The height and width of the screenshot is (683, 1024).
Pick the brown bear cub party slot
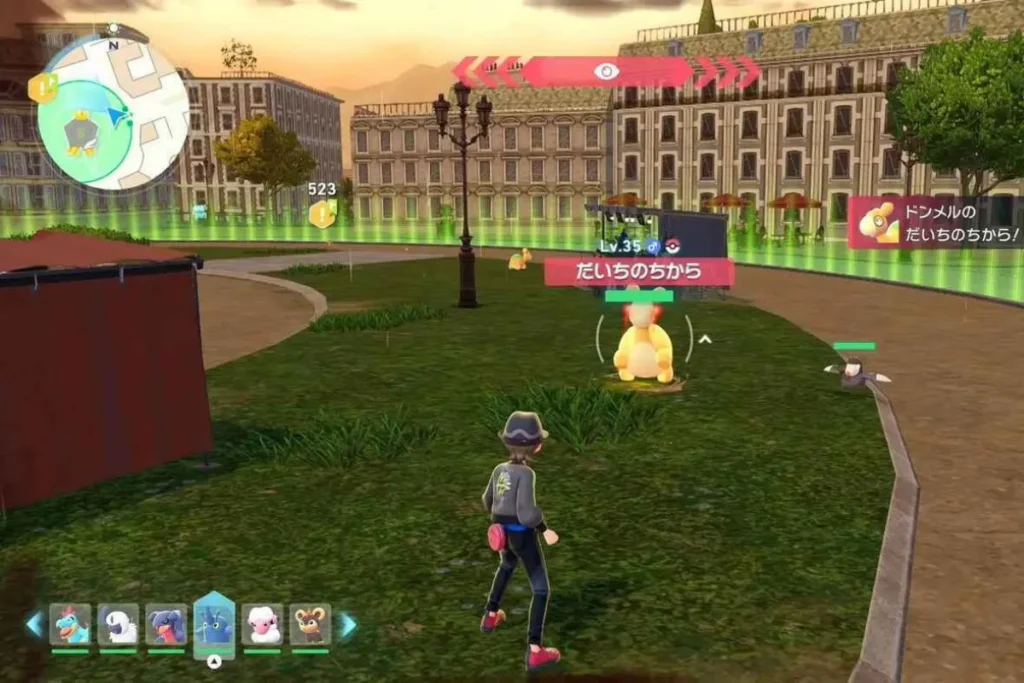[310, 624]
